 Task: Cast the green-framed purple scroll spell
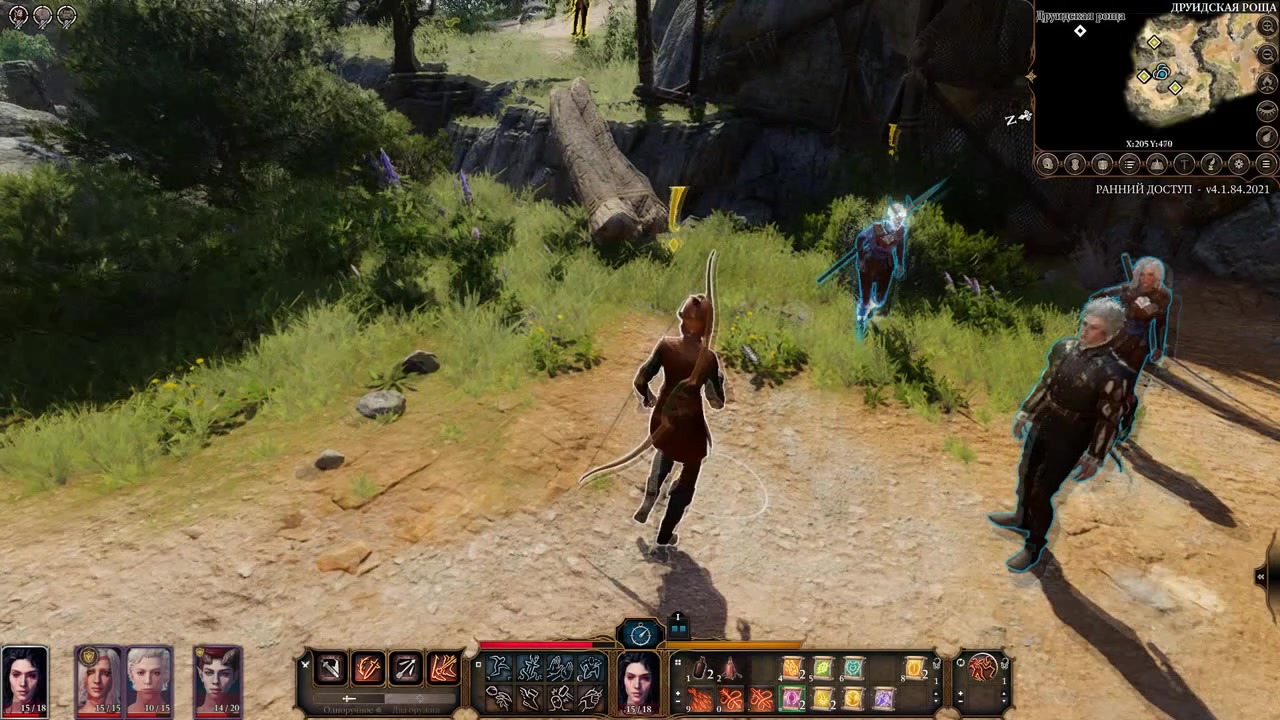tap(792, 698)
